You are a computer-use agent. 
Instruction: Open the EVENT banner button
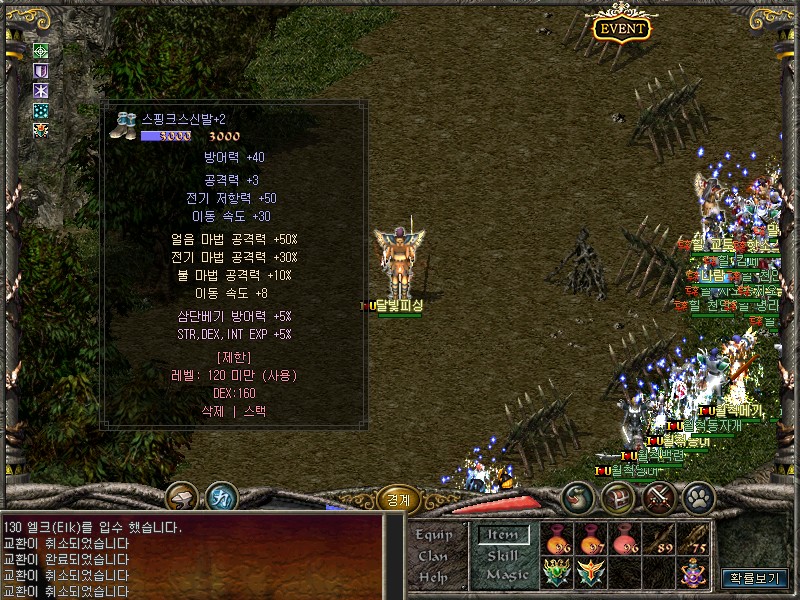tap(621, 28)
